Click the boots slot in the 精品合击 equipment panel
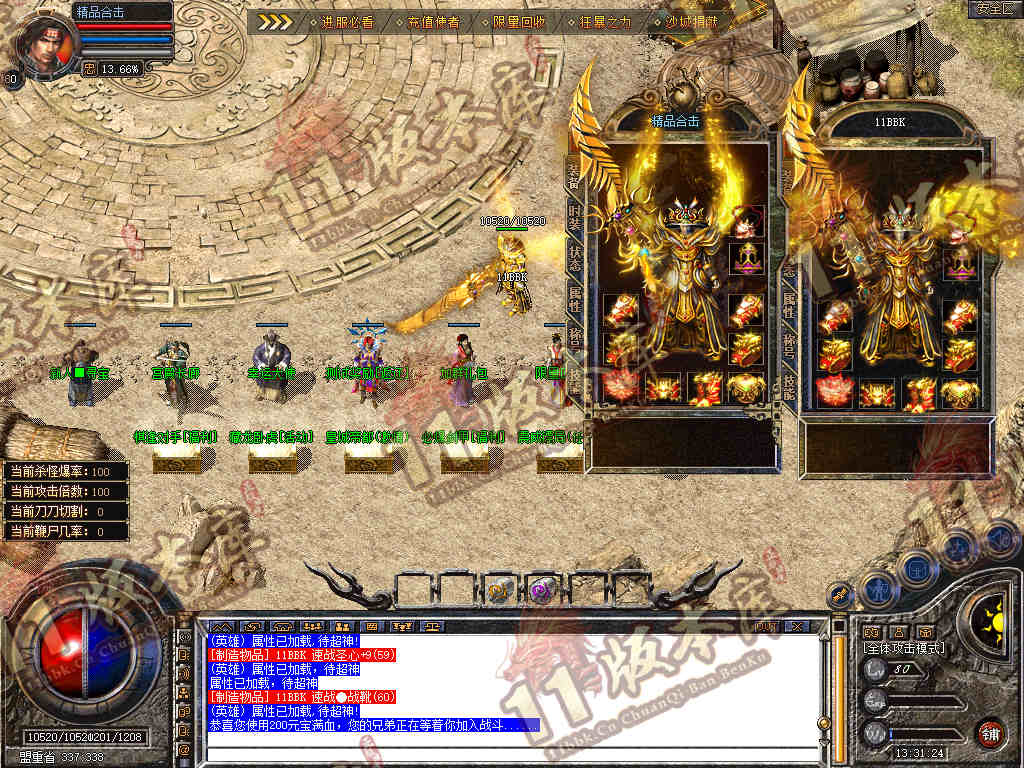The image size is (1024, 768). pyautogui.click(x=704, y=386)
